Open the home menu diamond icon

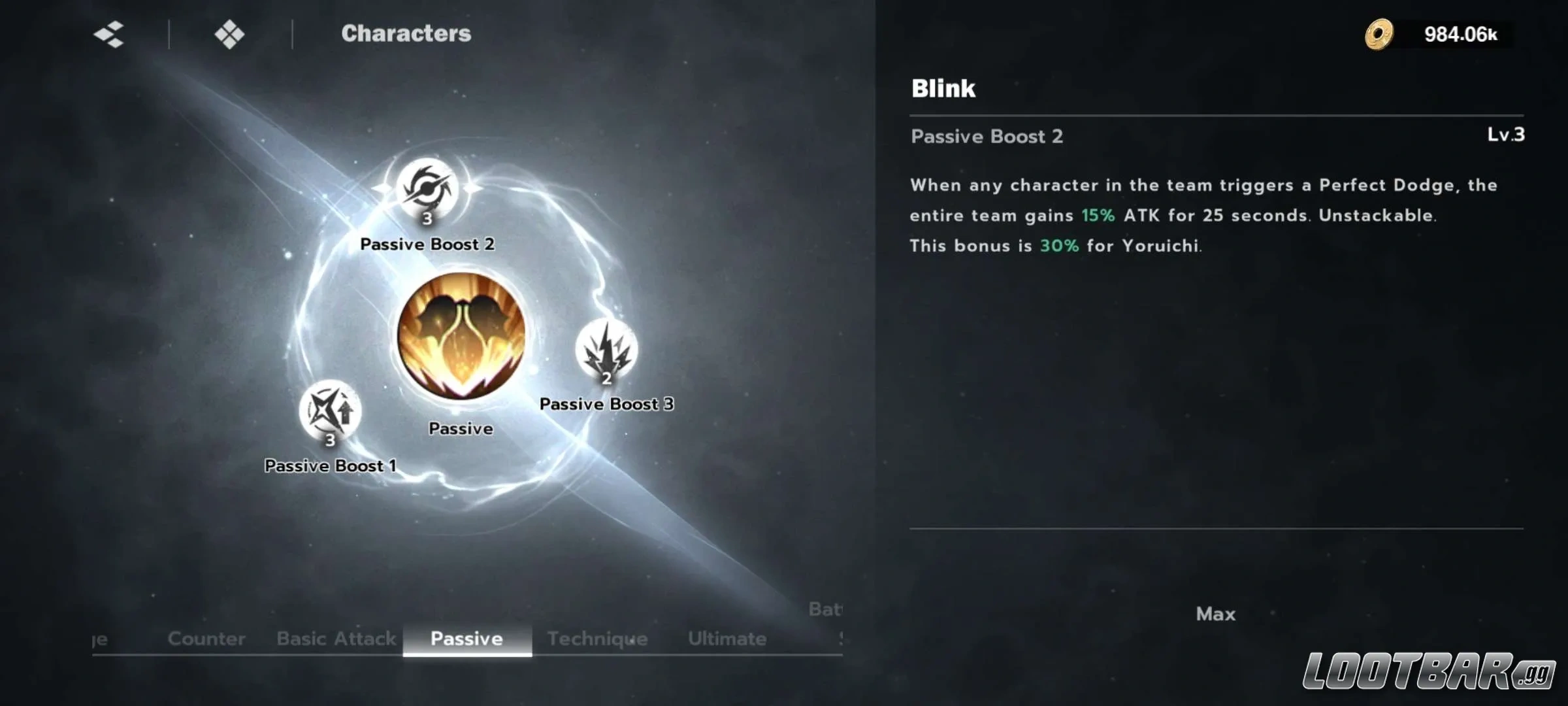coord(229,34)
